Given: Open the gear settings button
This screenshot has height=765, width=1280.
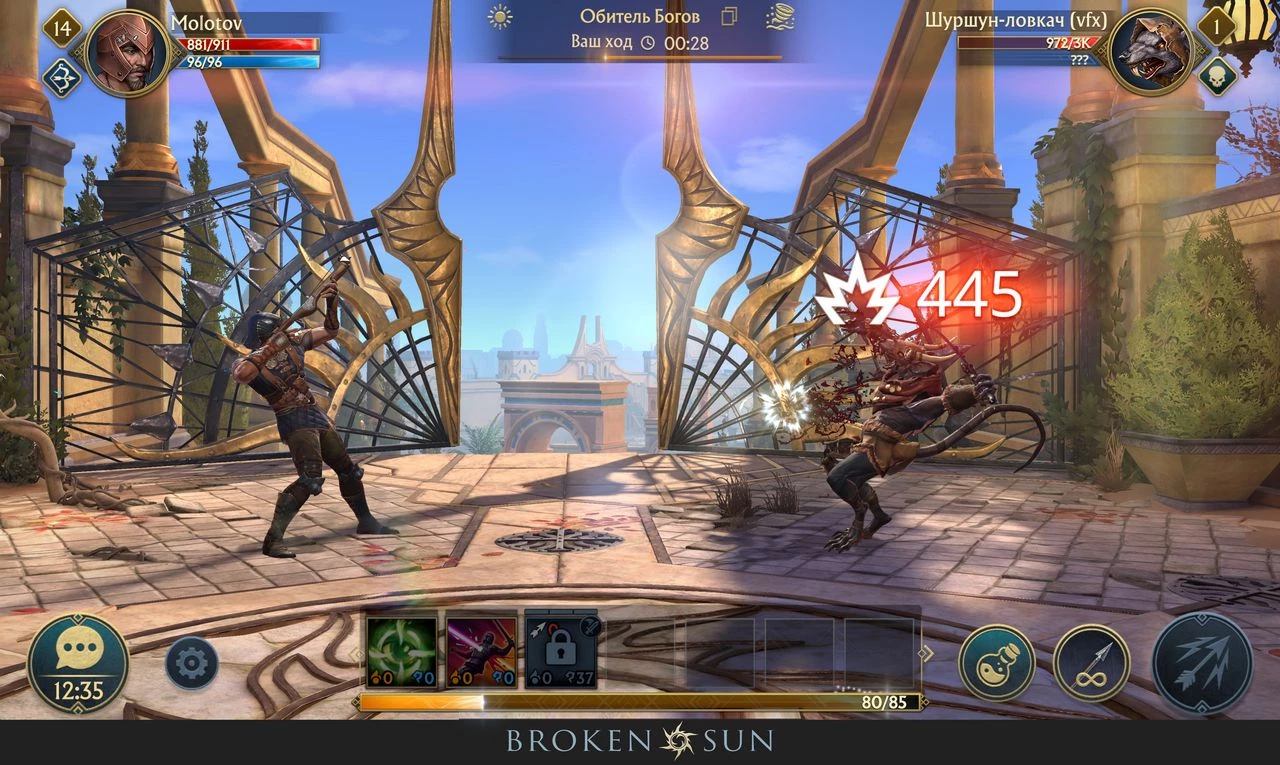Looking at the screenshot, I should pos(191,662).
